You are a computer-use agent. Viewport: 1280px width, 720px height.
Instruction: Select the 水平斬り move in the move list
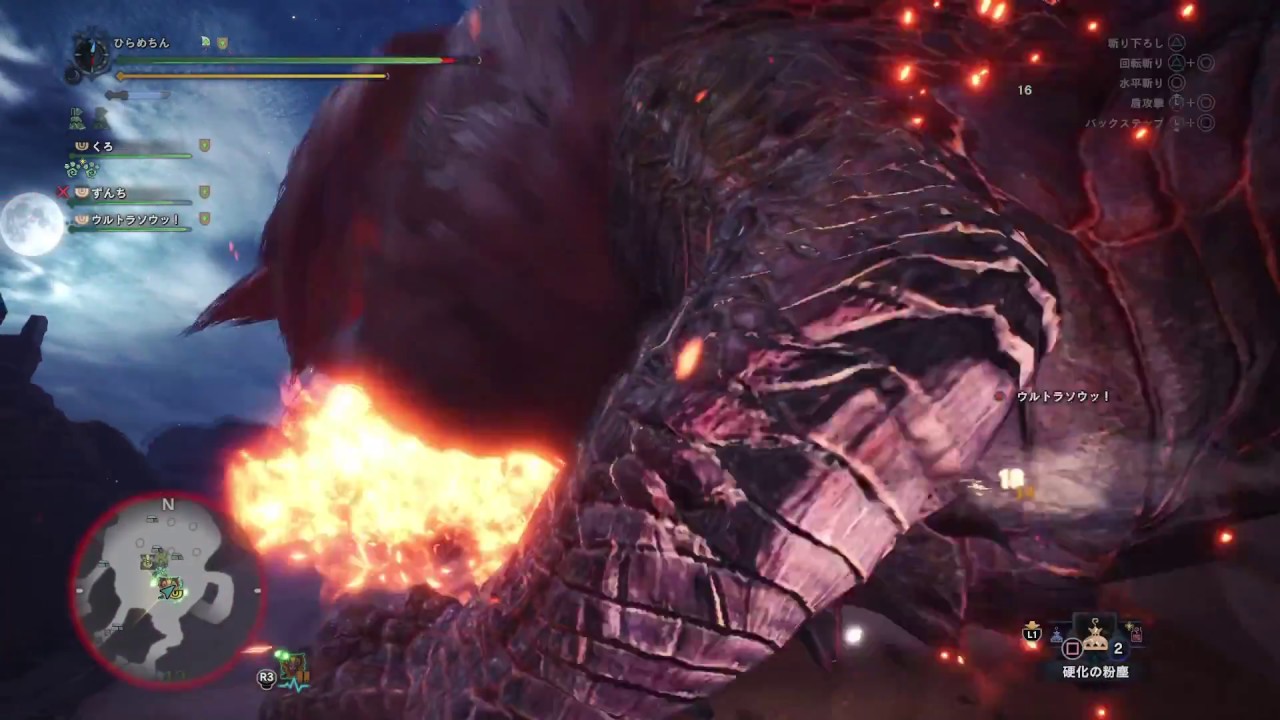point(1142,82)
